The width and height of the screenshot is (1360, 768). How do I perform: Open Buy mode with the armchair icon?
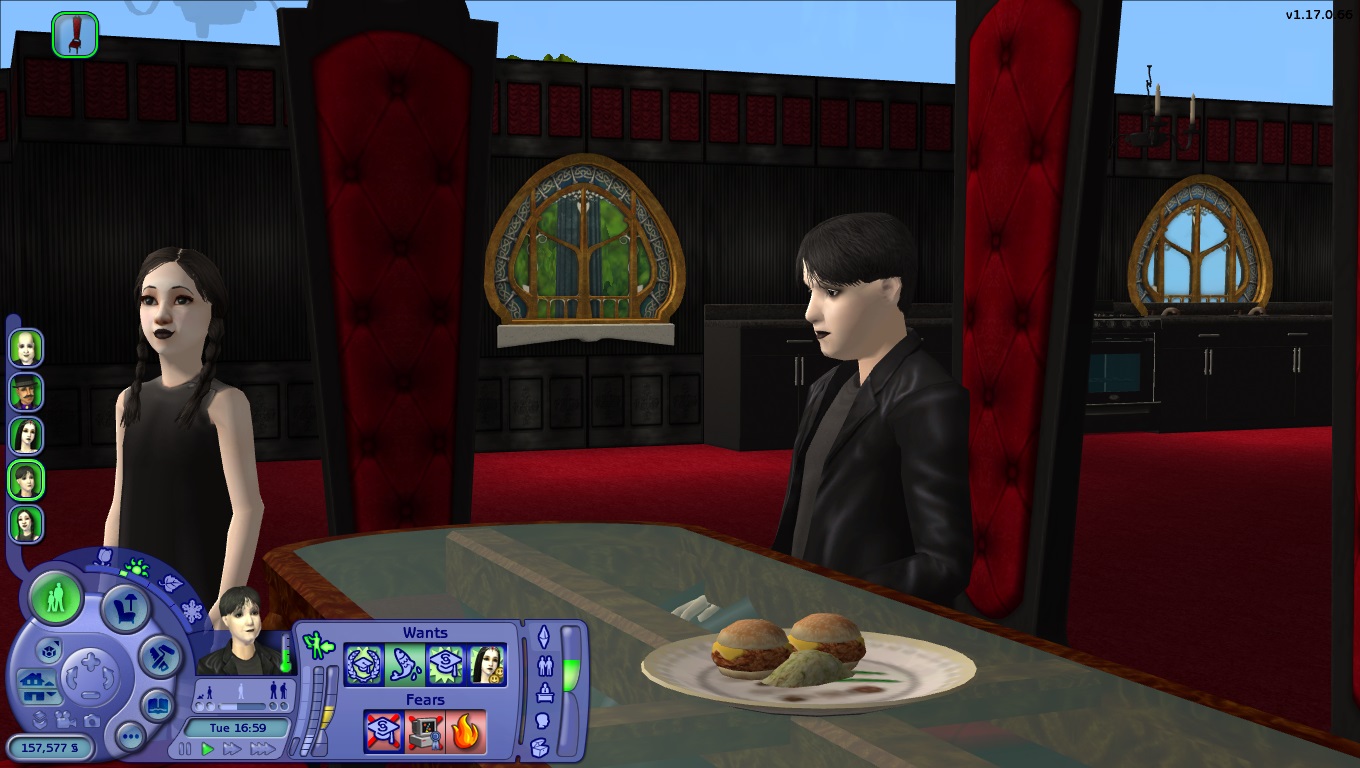126,608
